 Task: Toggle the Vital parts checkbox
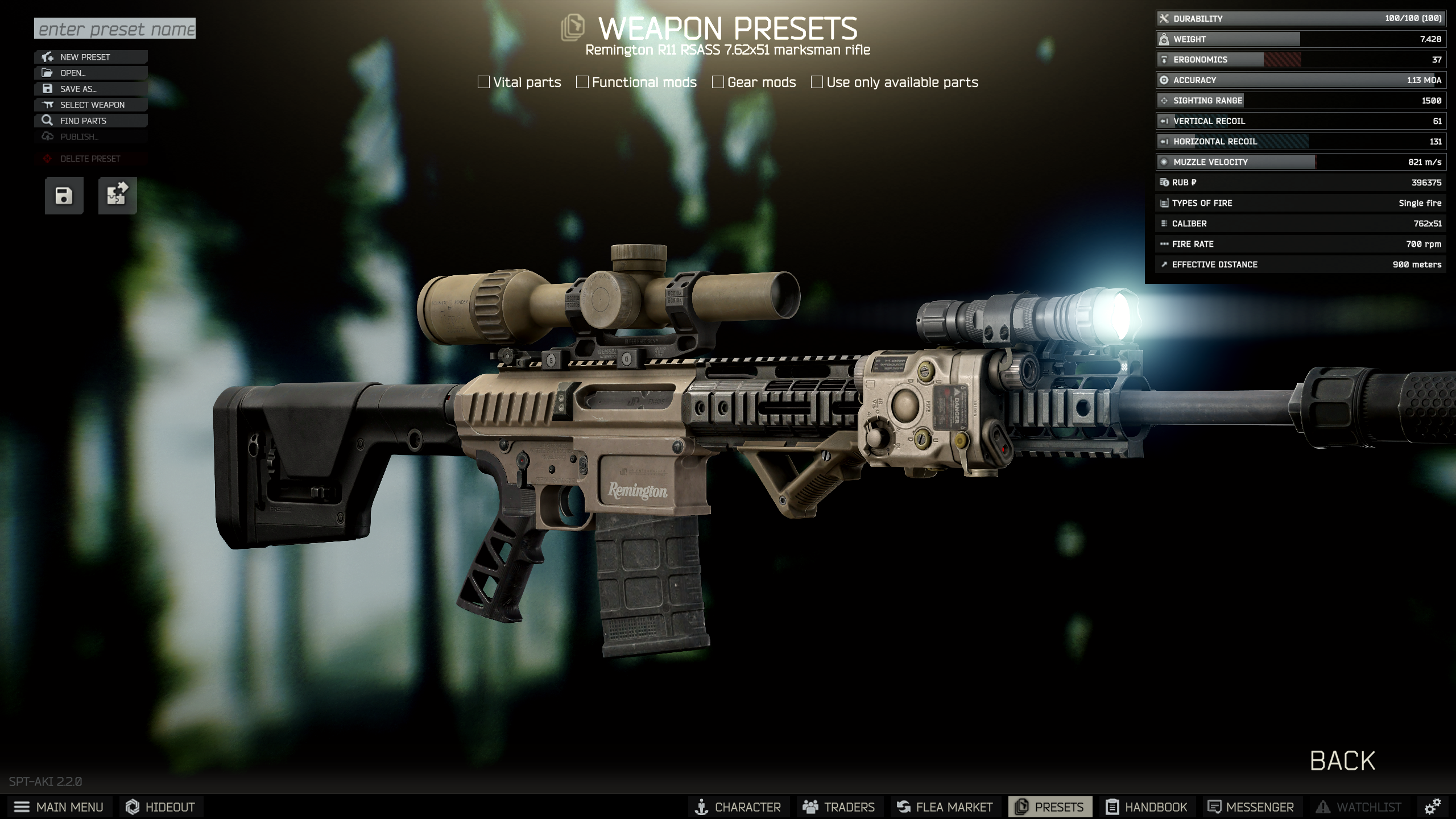coord(484,82)
